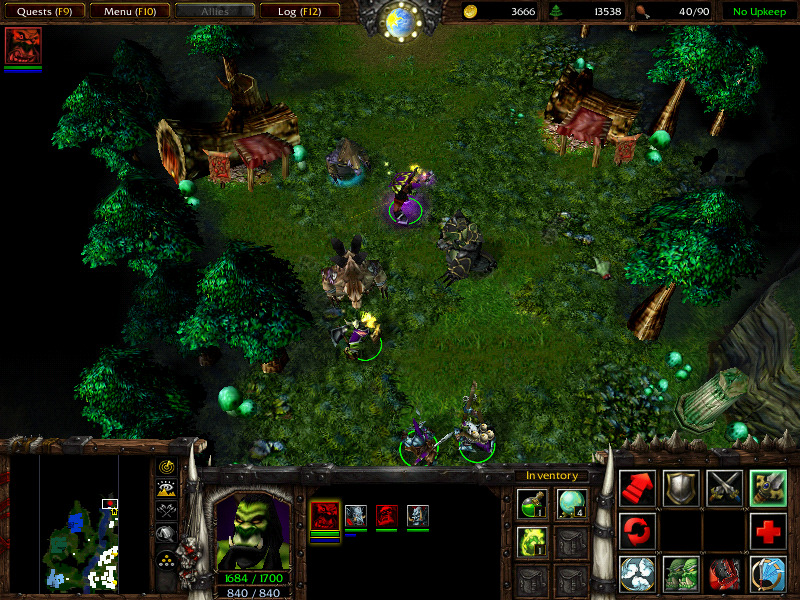The height and width of the screenshot is (600, 800).
Task: Cast Mirror Image twin orcs ability
Action: coord(681,574)
